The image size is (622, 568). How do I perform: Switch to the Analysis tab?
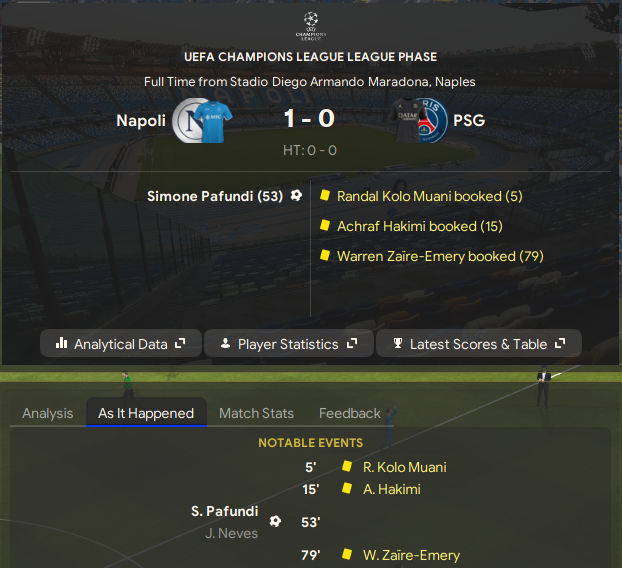click(48, 413)
